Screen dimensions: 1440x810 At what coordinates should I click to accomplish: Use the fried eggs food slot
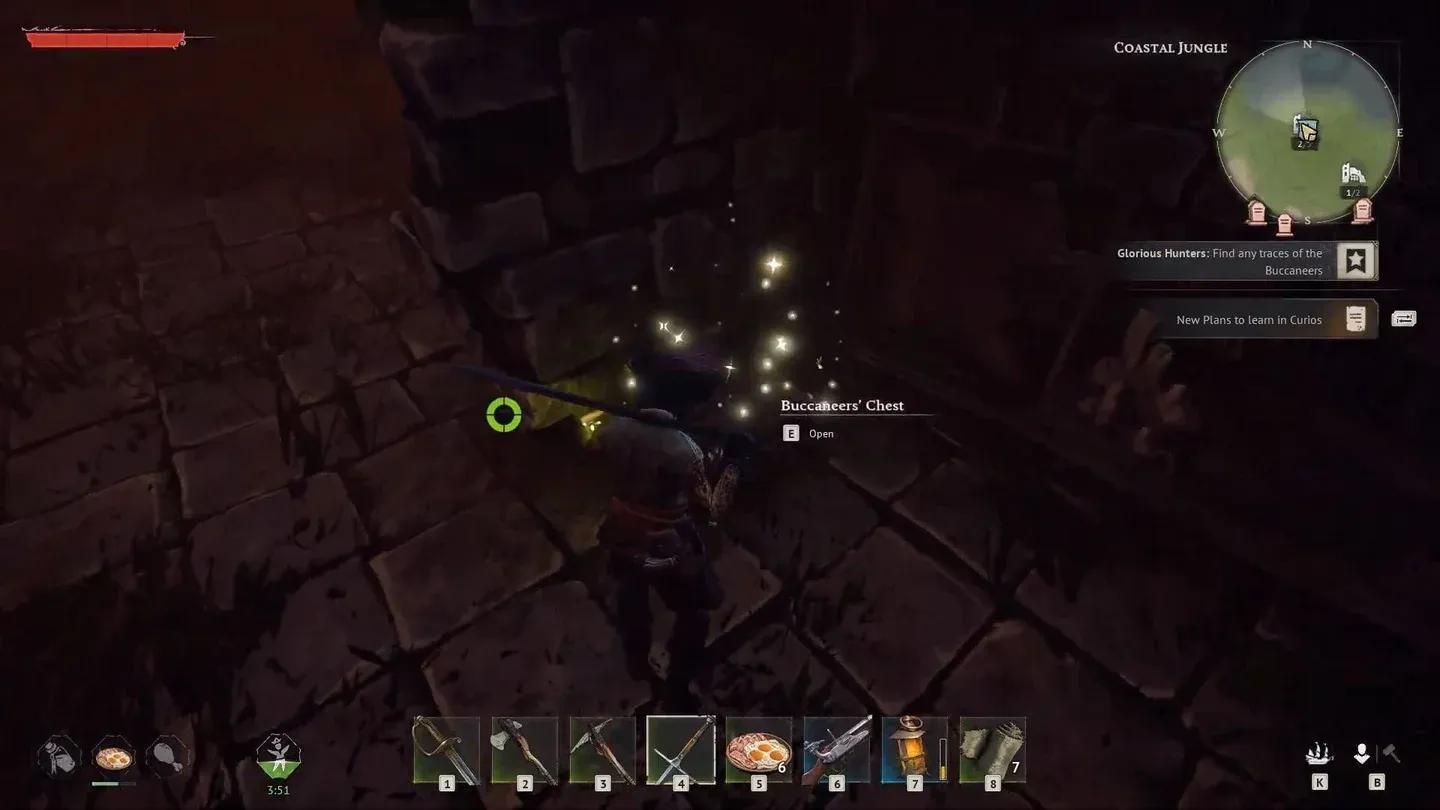point(759,749)
